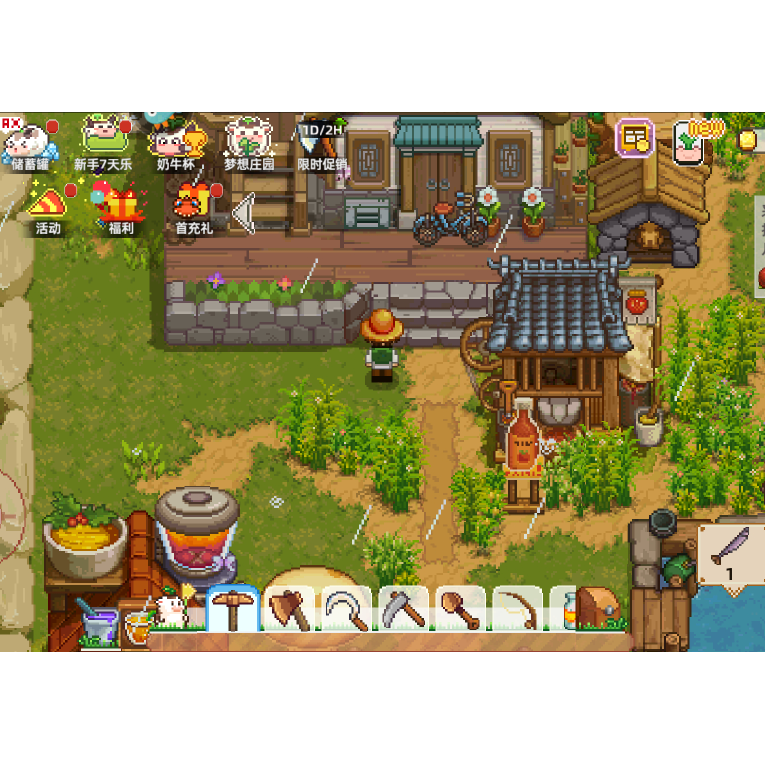765x765 pixels.
Task: Select the axe tool in the hotbar
Action: coord(290,609)
